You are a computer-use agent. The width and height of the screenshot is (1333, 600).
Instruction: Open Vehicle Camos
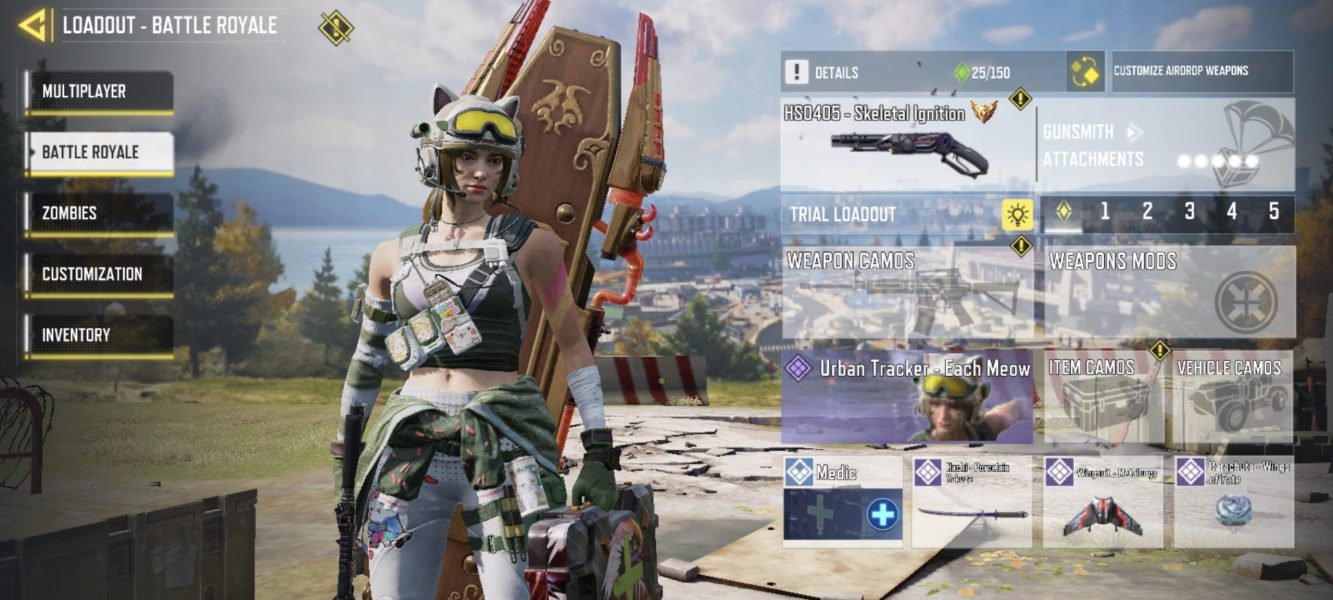1233,397
